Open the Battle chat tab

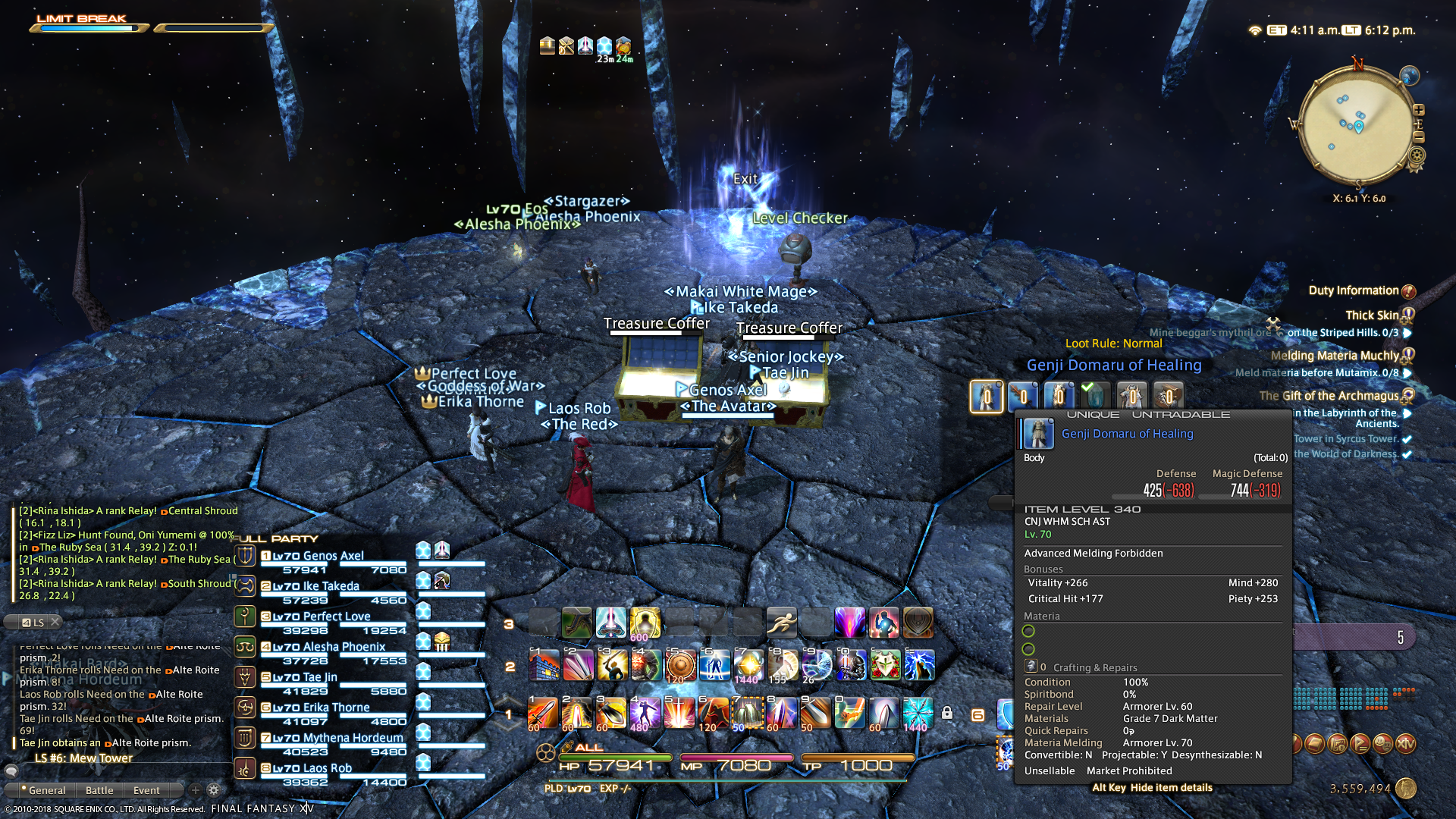pos(99,790)
